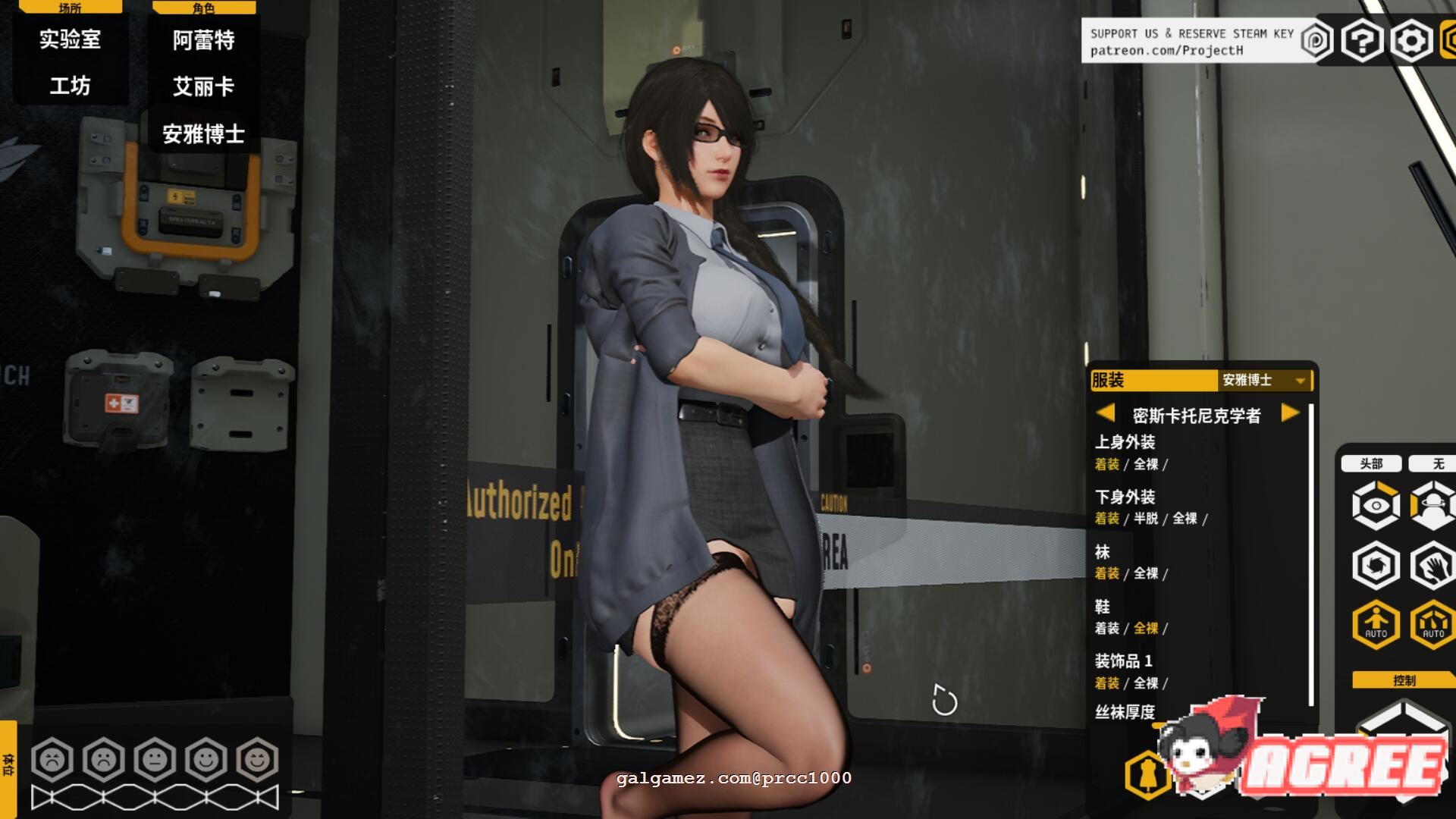Open the 体位 side tab

pos(8,764)
